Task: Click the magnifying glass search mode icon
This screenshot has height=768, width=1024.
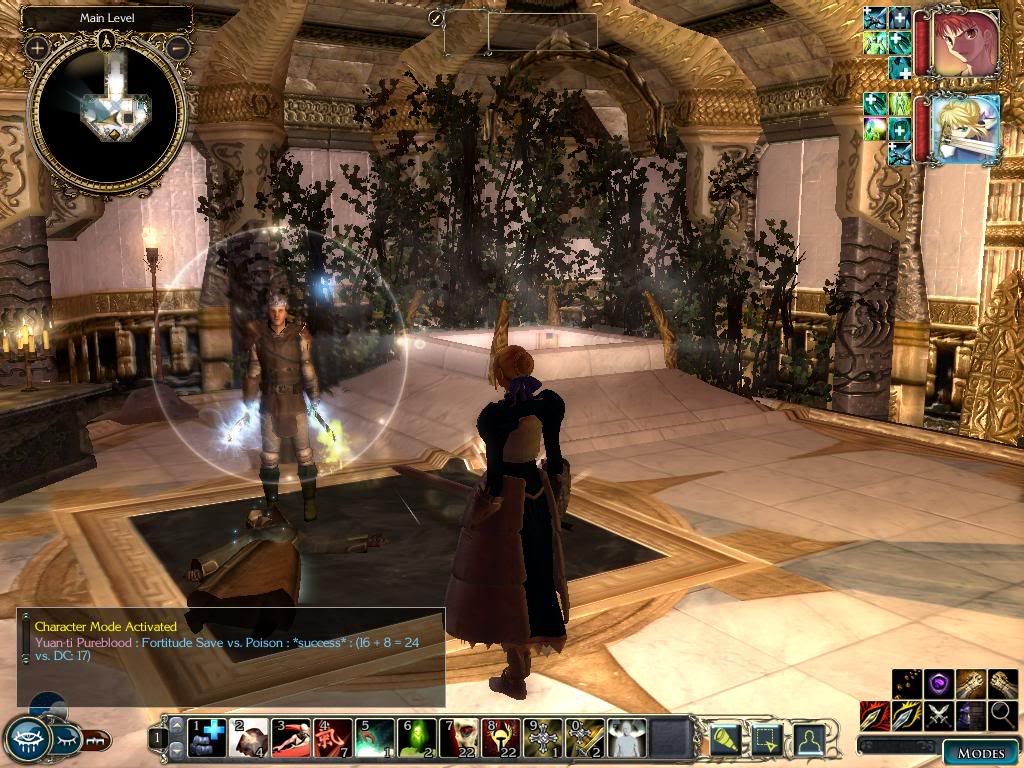Action: [1003, 715]
